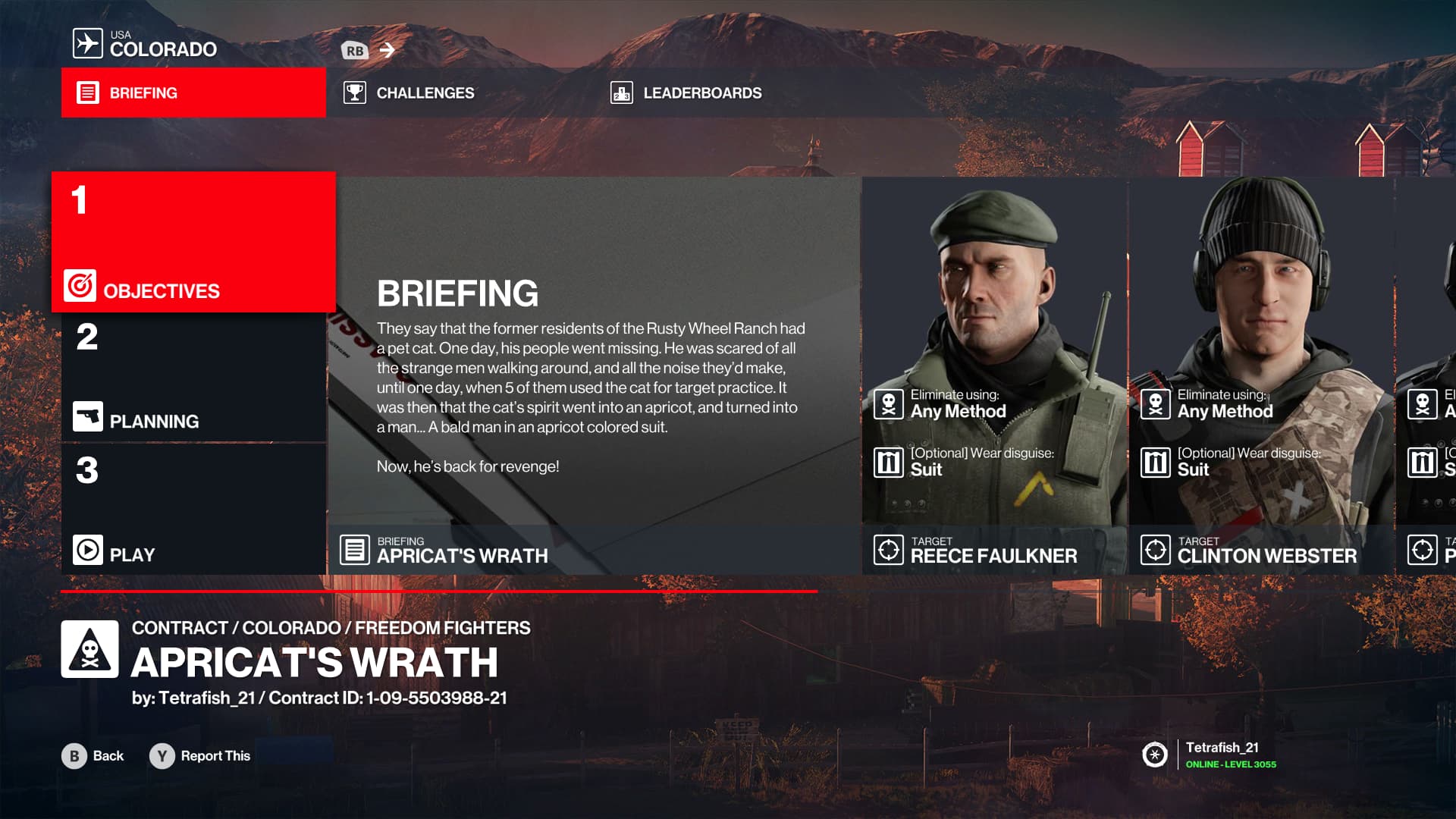Go to the Planning step
The width and height of the screenshot is (1456, 819).
coord(193,378)
